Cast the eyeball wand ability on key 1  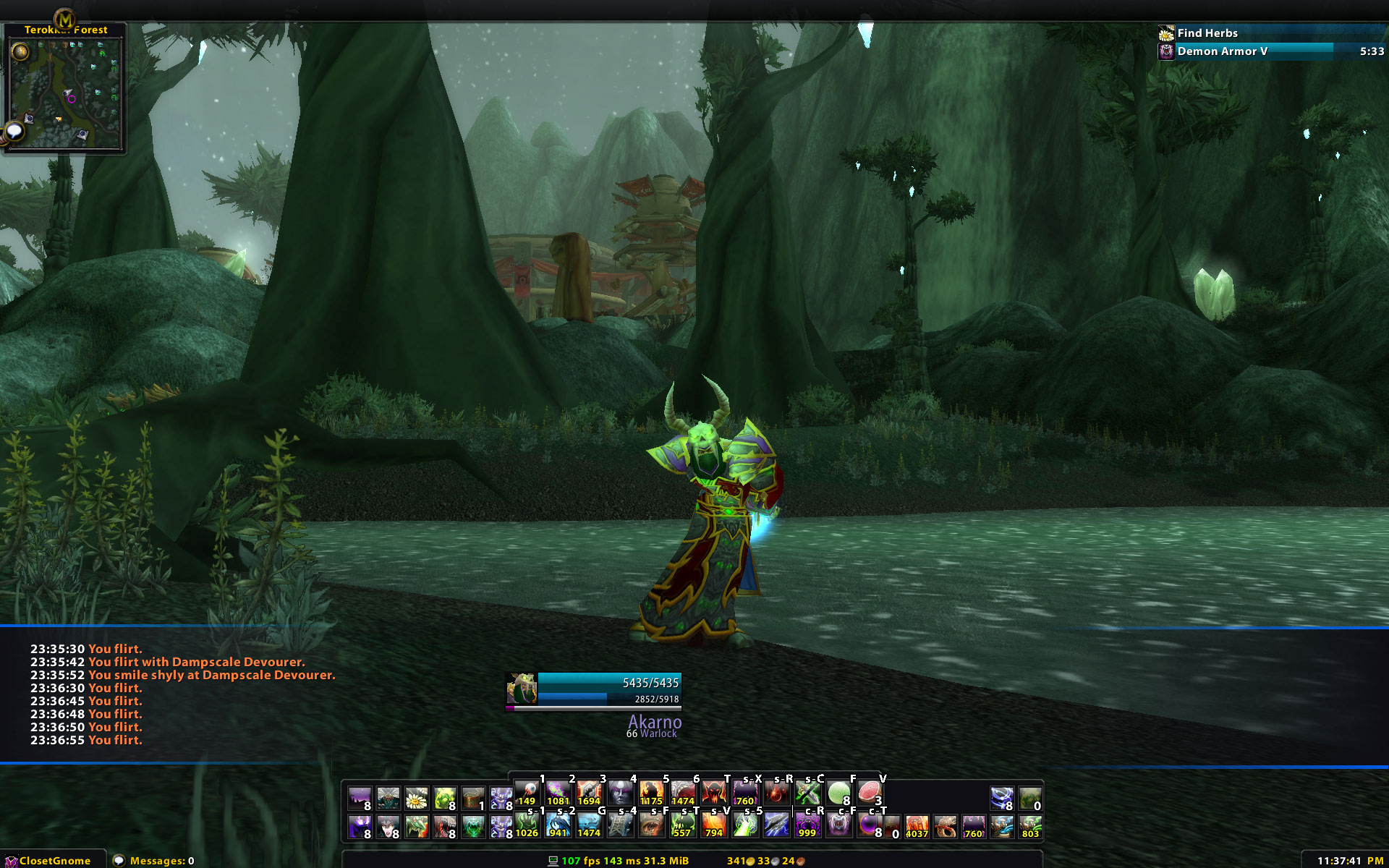(528, 793)
